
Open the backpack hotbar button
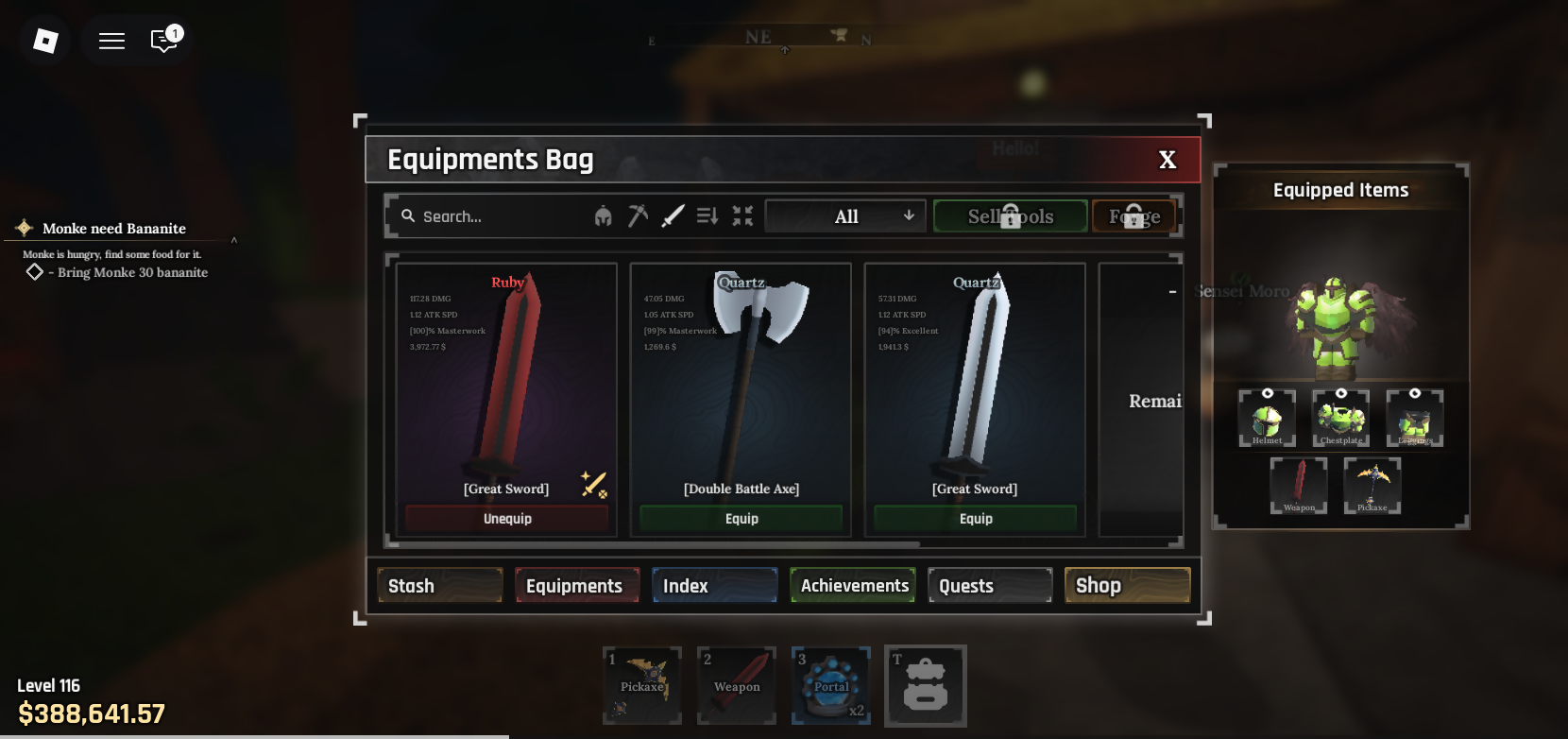click(x=926, y=685)
